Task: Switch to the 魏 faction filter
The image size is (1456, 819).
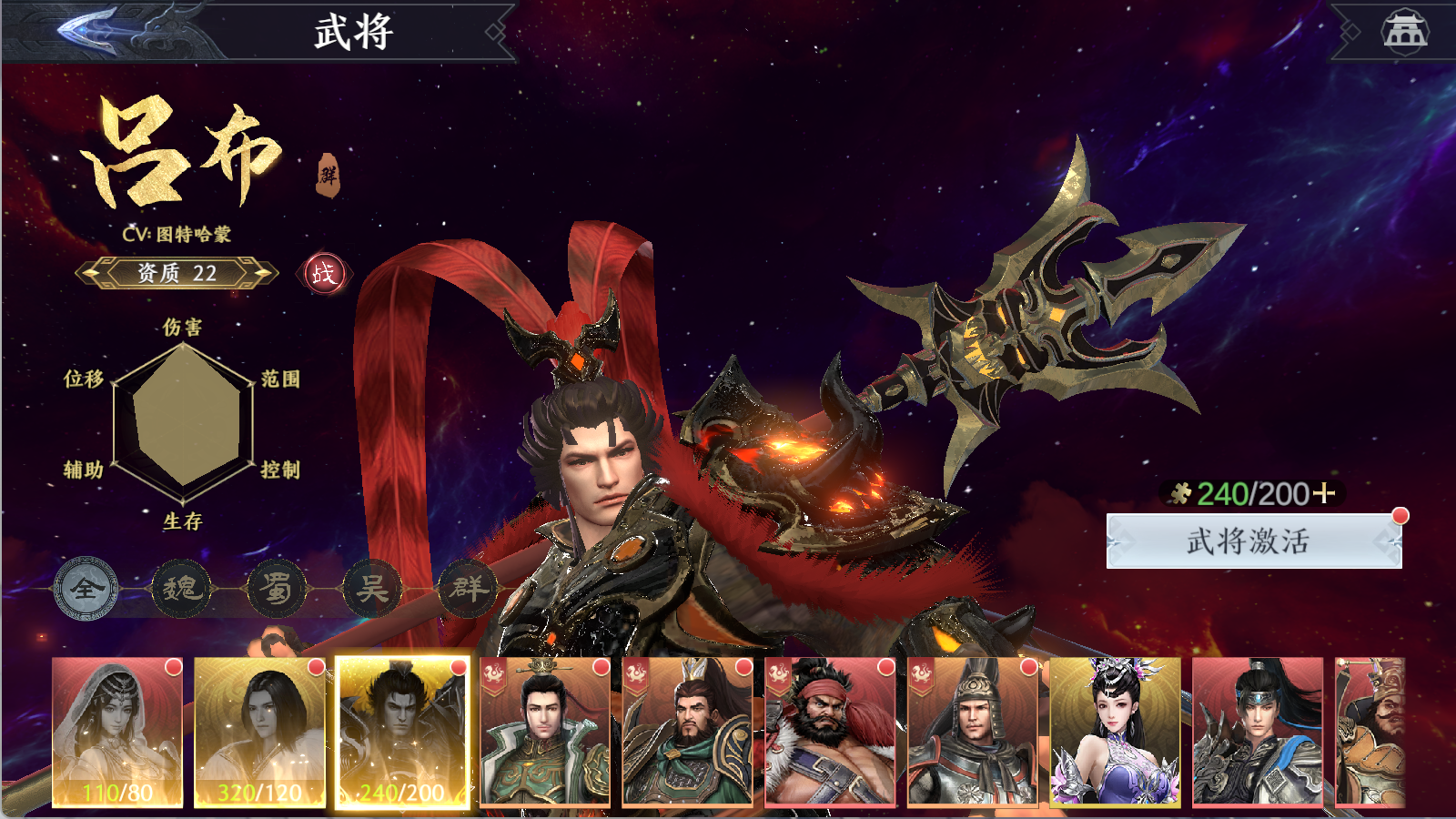Action: pos(181,589)
